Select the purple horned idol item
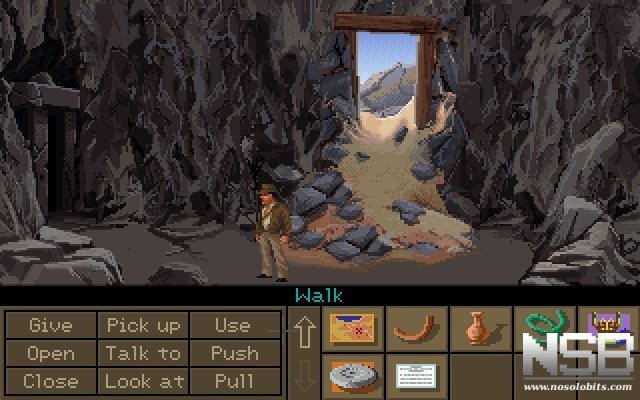Screen dimensions: 640x400 click(x=606, y=329)
